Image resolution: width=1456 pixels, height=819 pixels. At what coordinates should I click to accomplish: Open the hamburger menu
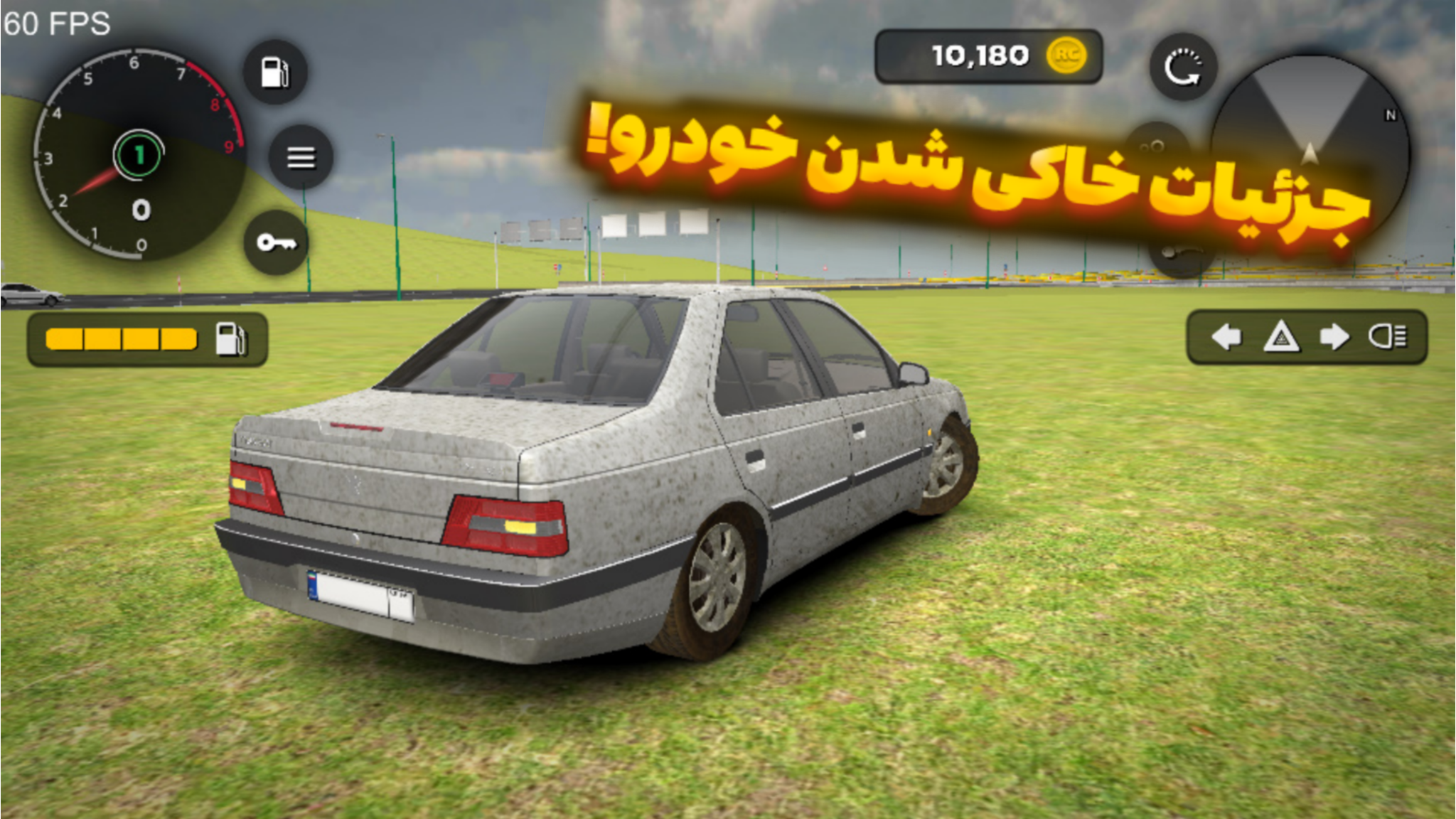click(x=301, y=158)
